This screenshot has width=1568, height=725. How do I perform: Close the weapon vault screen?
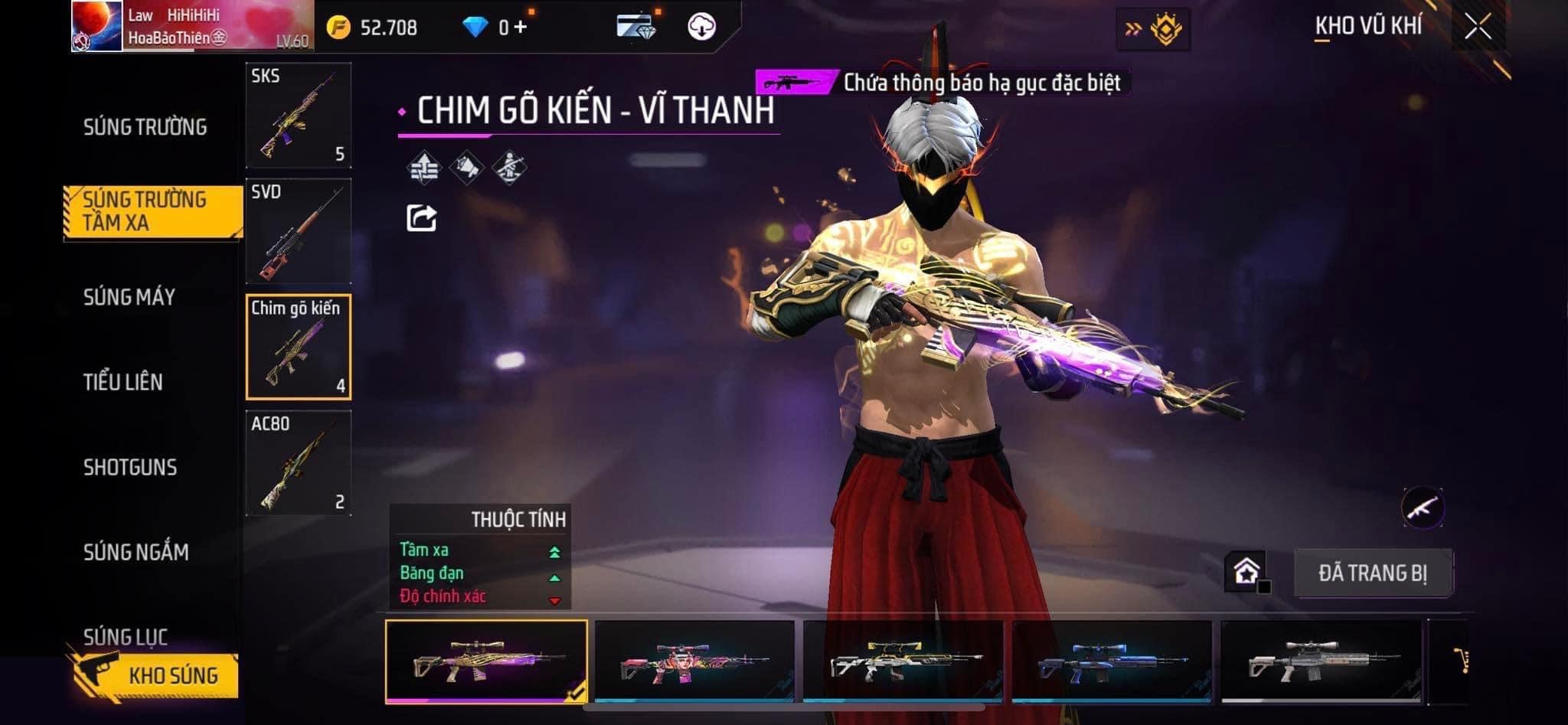point(1478,27)
